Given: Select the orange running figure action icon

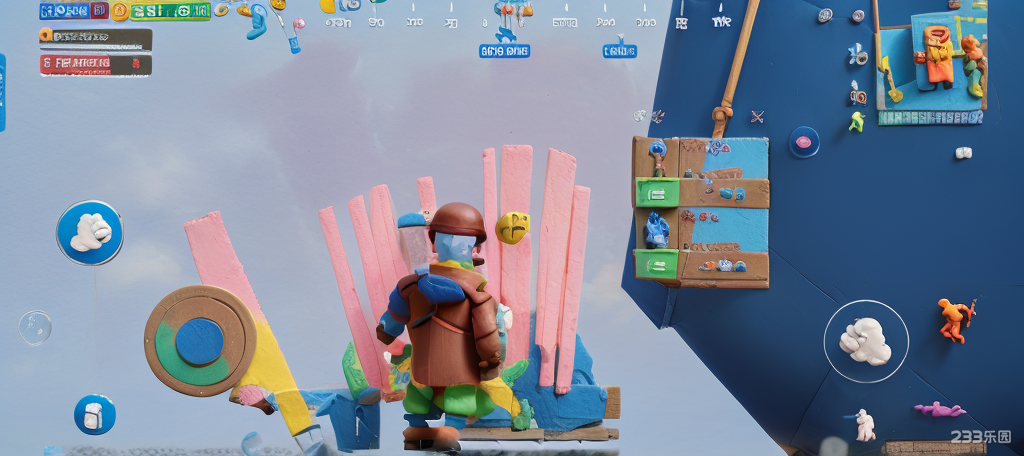Looking at the screenshot, I should click(x=955, y=319).
